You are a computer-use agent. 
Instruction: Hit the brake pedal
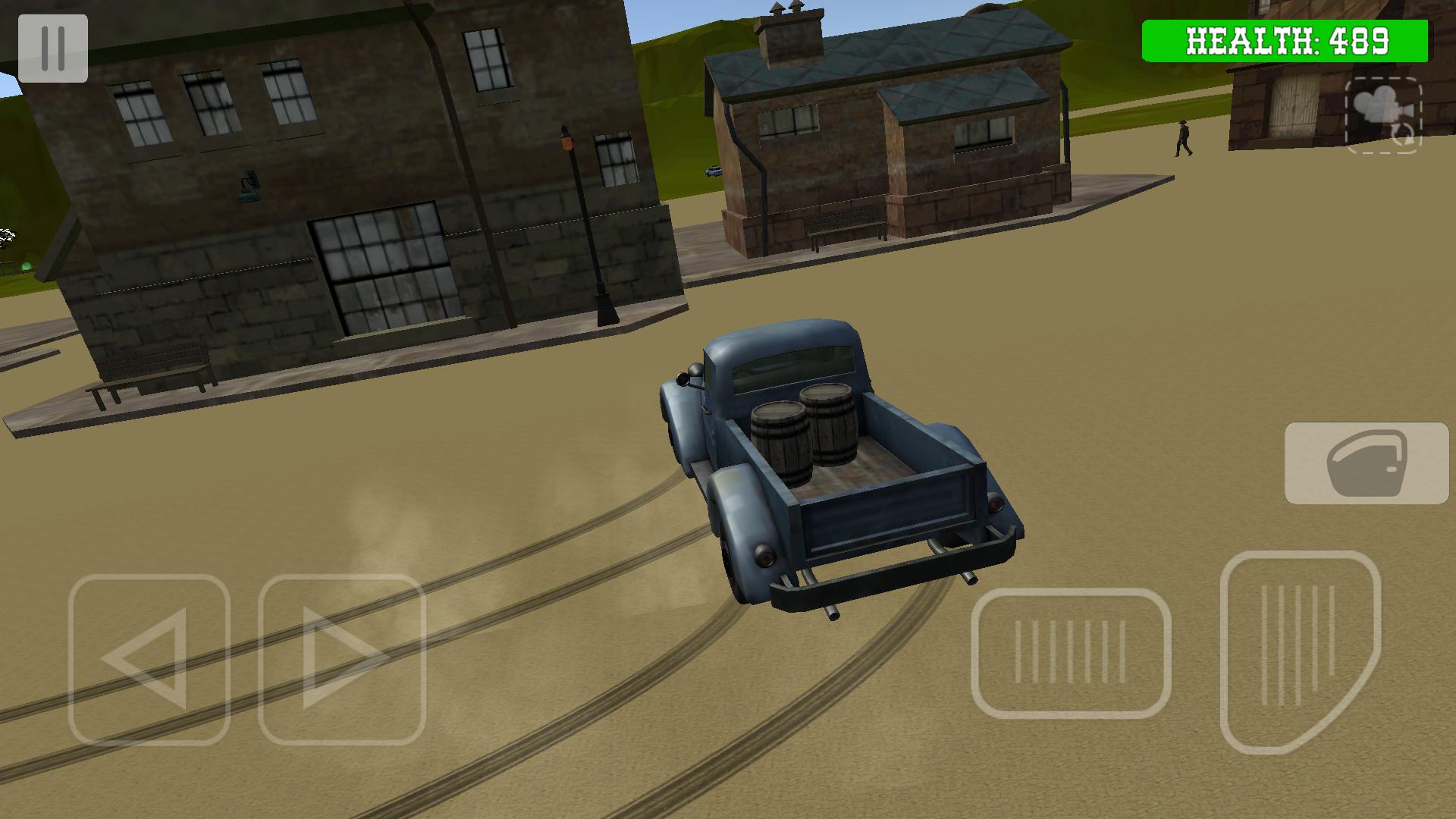[x=1071, y=653]
